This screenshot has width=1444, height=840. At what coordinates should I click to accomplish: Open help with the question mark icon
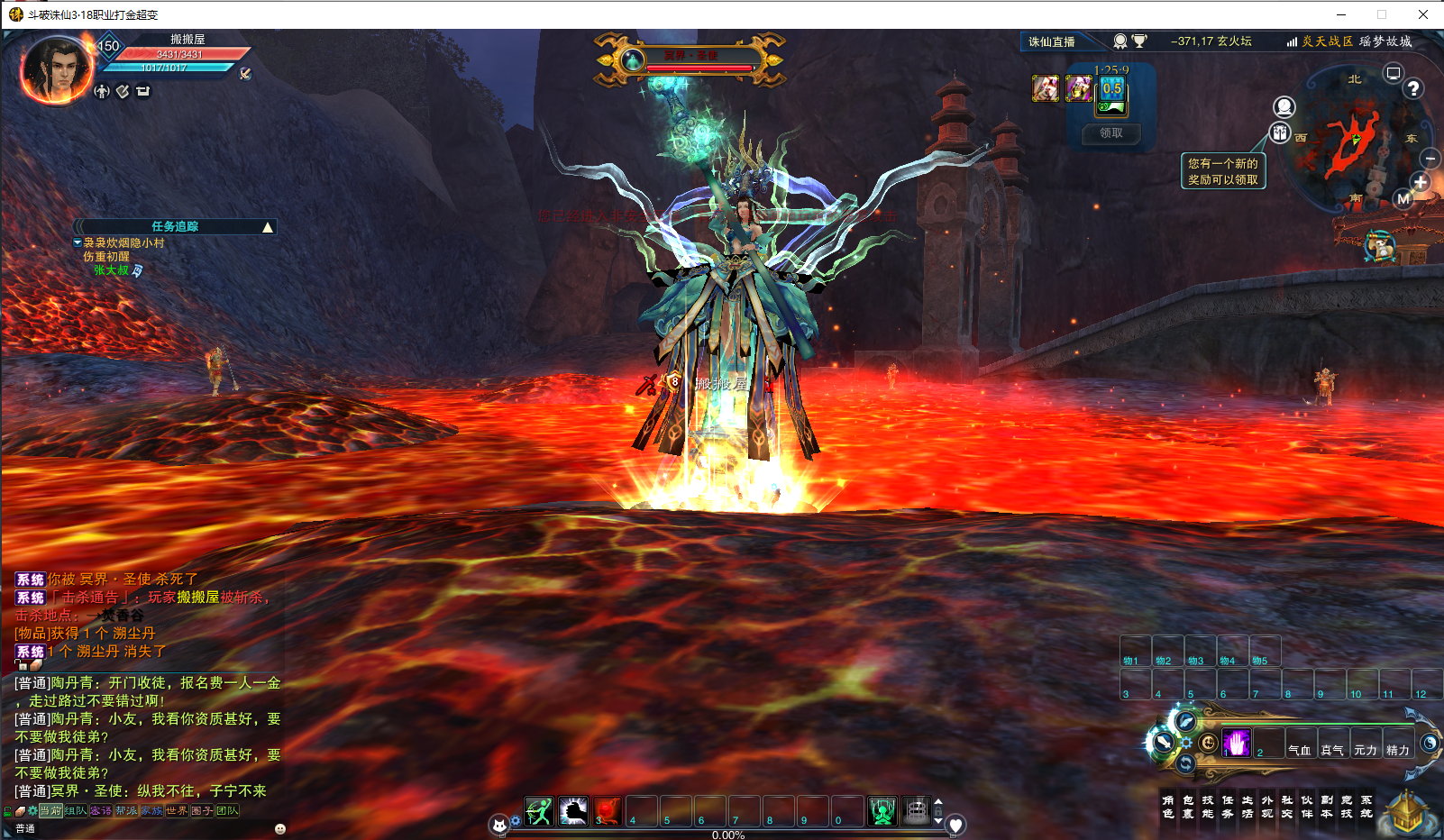pos(1413,88)
